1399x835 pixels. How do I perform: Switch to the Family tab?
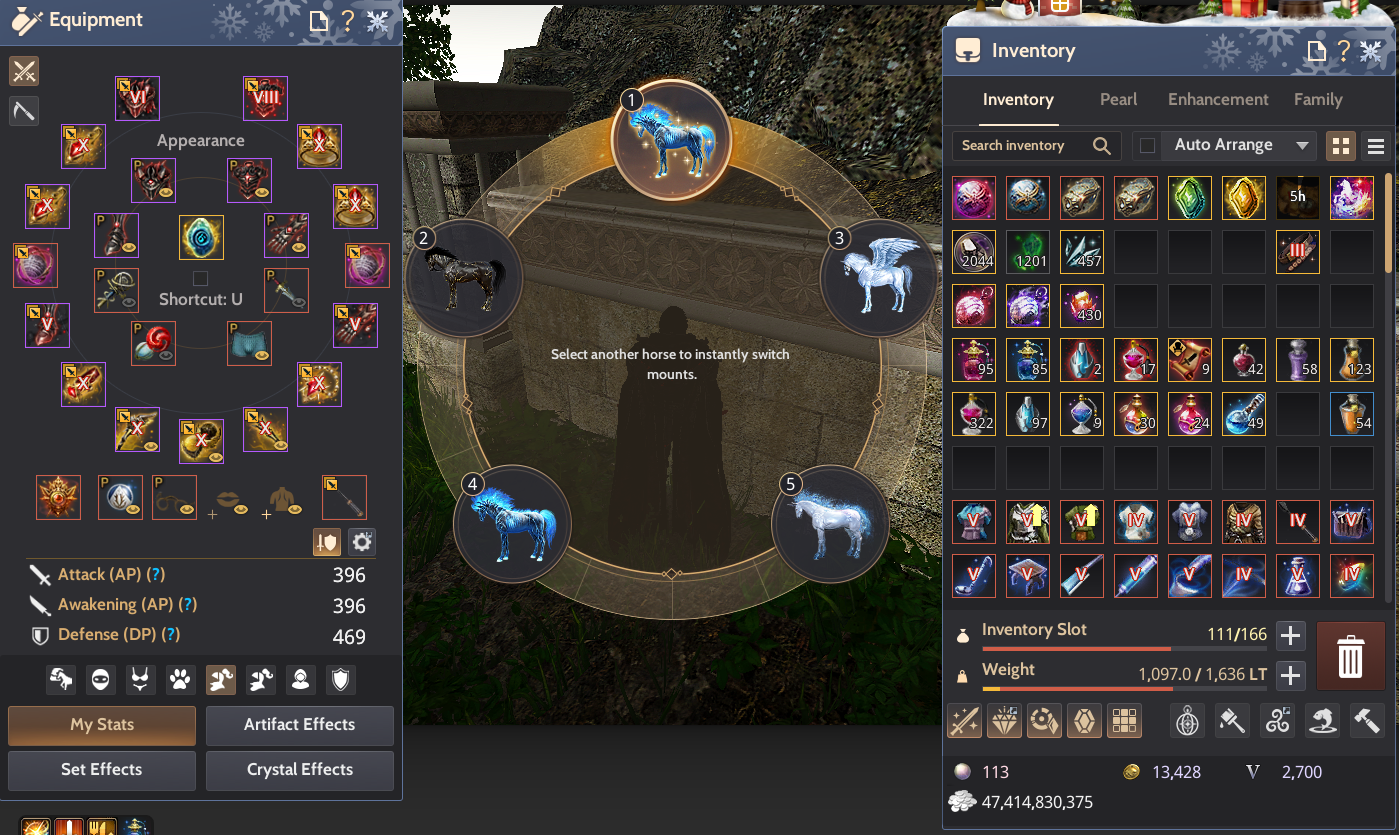[x=1318, y=100]
